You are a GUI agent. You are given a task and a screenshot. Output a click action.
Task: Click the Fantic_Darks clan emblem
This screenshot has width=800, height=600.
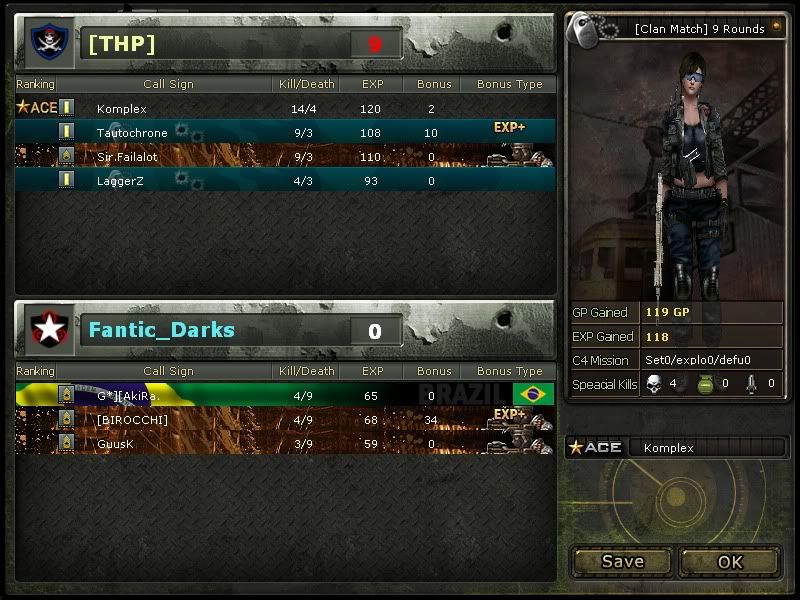click(46, 330)
